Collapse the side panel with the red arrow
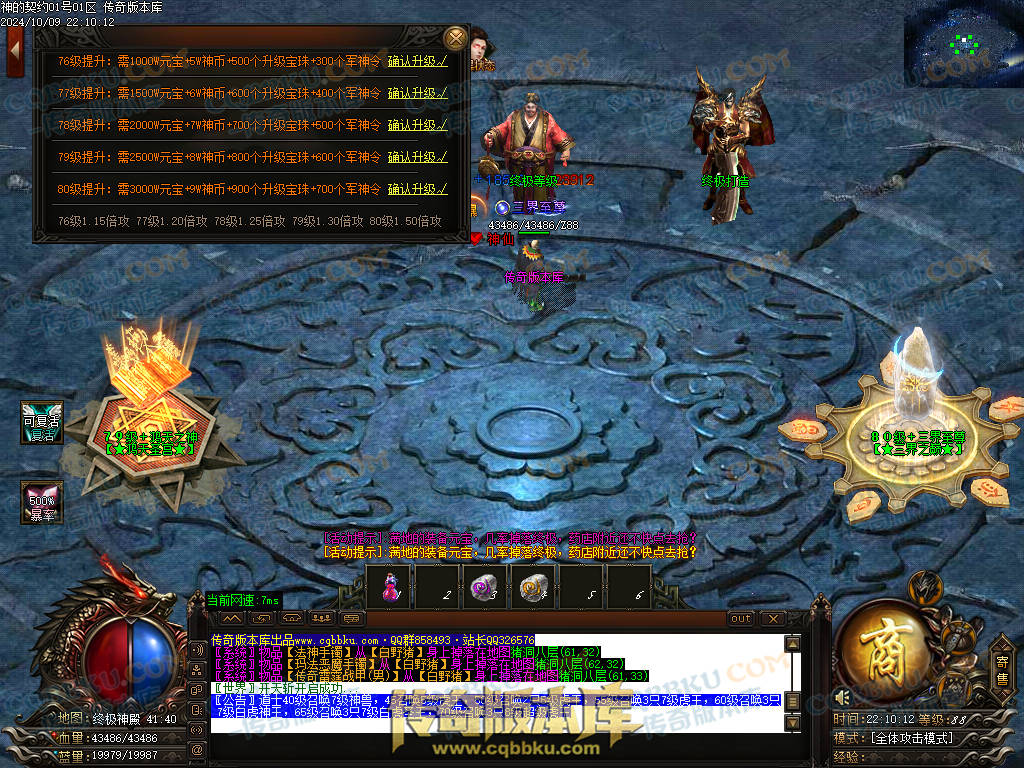 click(x=14, y=49)
